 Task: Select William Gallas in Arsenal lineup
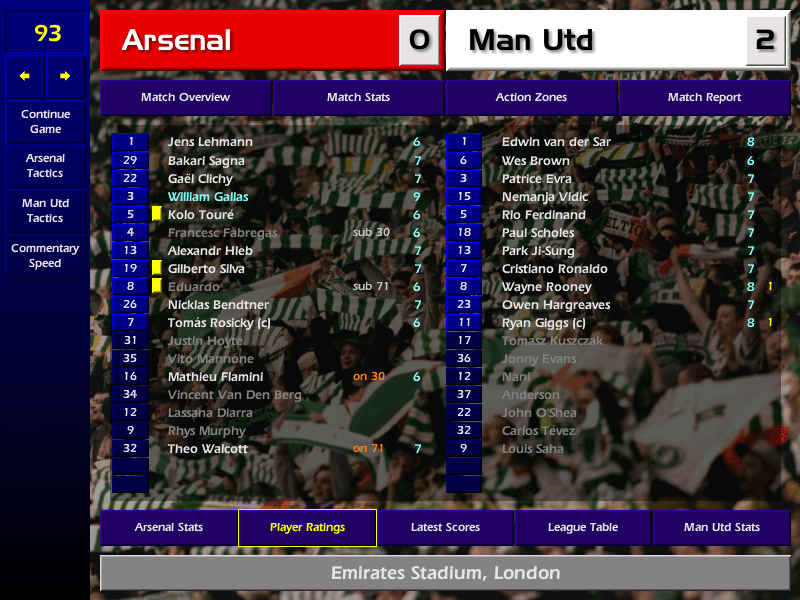tap(208, 197)
